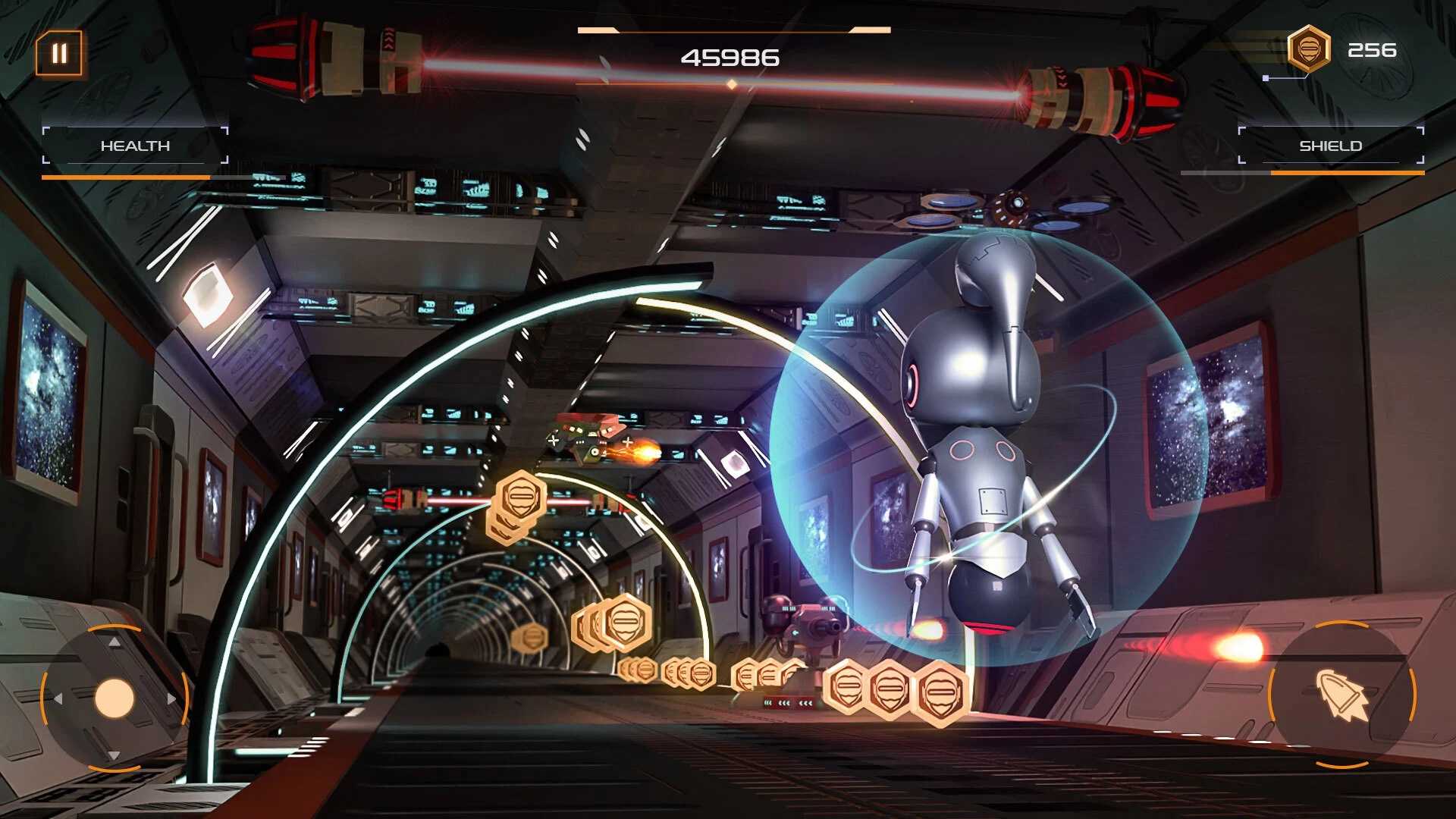Tap the joystick's down arrow
Image resolution: width=1456 pixels, height=819 pixels.
click(x=115, y=755)
